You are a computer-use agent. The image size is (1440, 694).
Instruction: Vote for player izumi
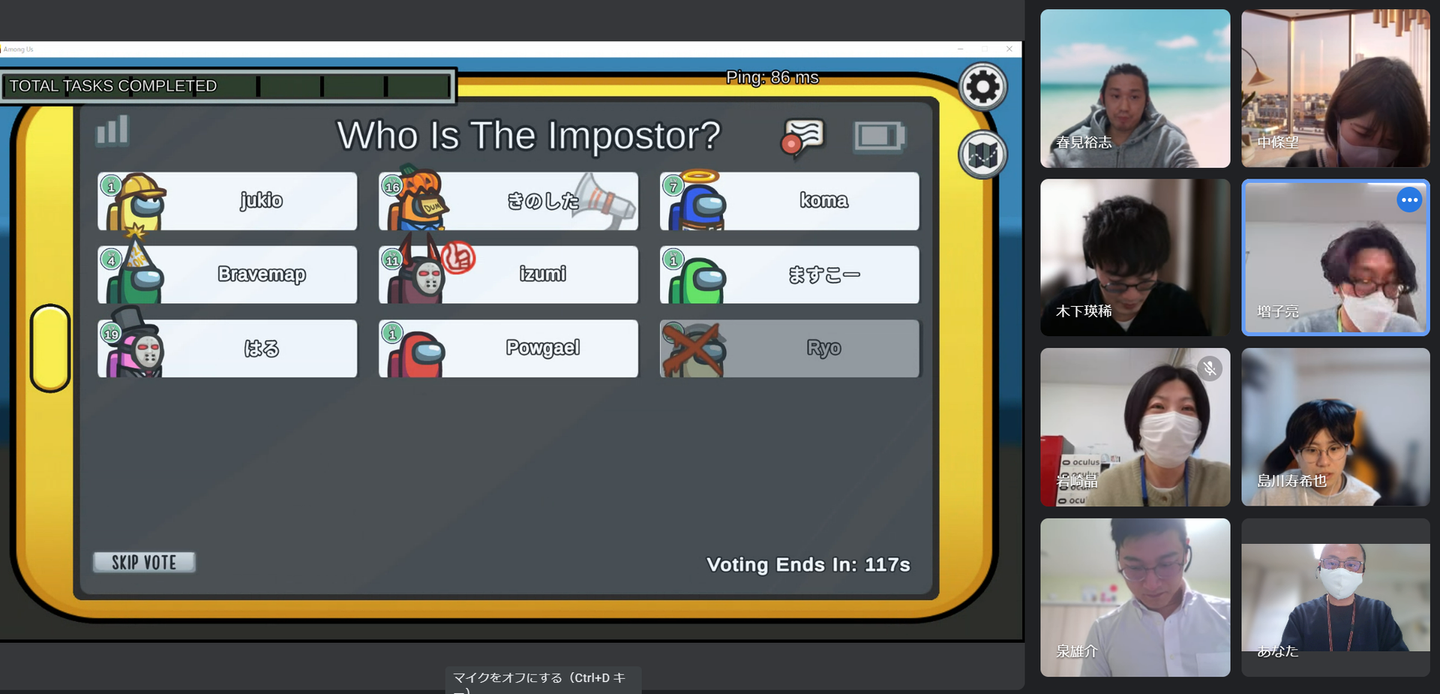point(508,275)
